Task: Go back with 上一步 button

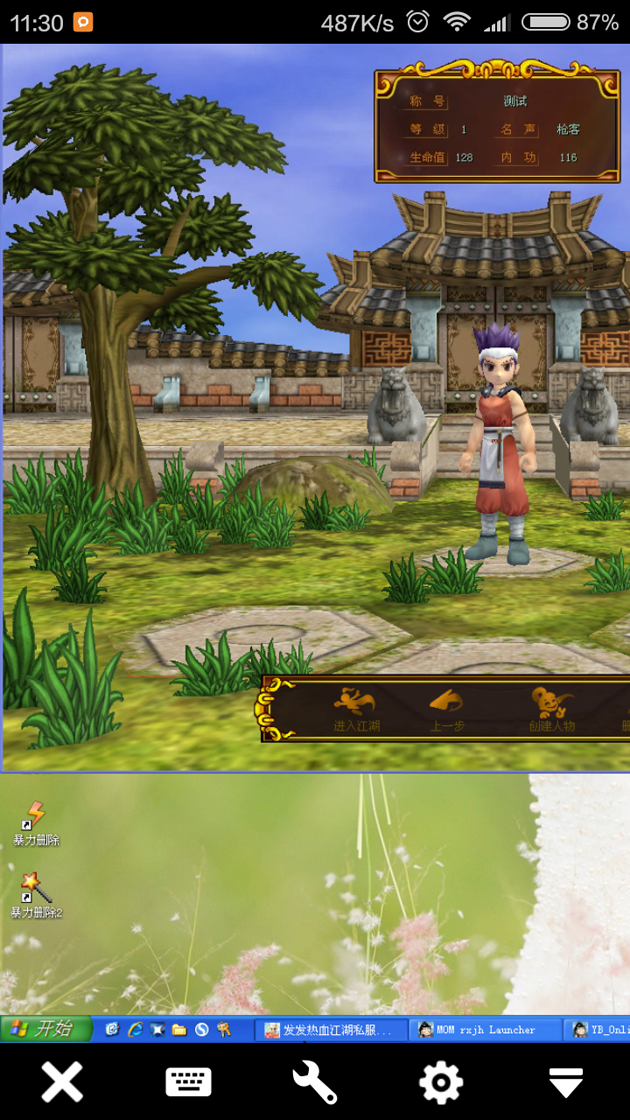Action: (447, 709)
